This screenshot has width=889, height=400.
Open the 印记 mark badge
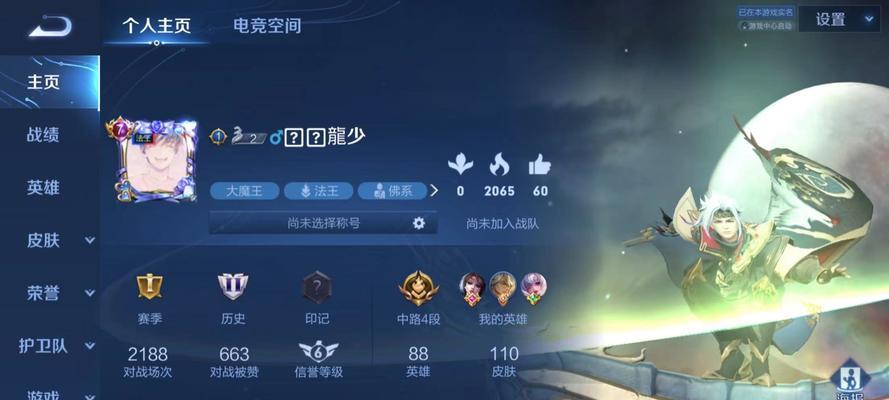coord(316,288)
